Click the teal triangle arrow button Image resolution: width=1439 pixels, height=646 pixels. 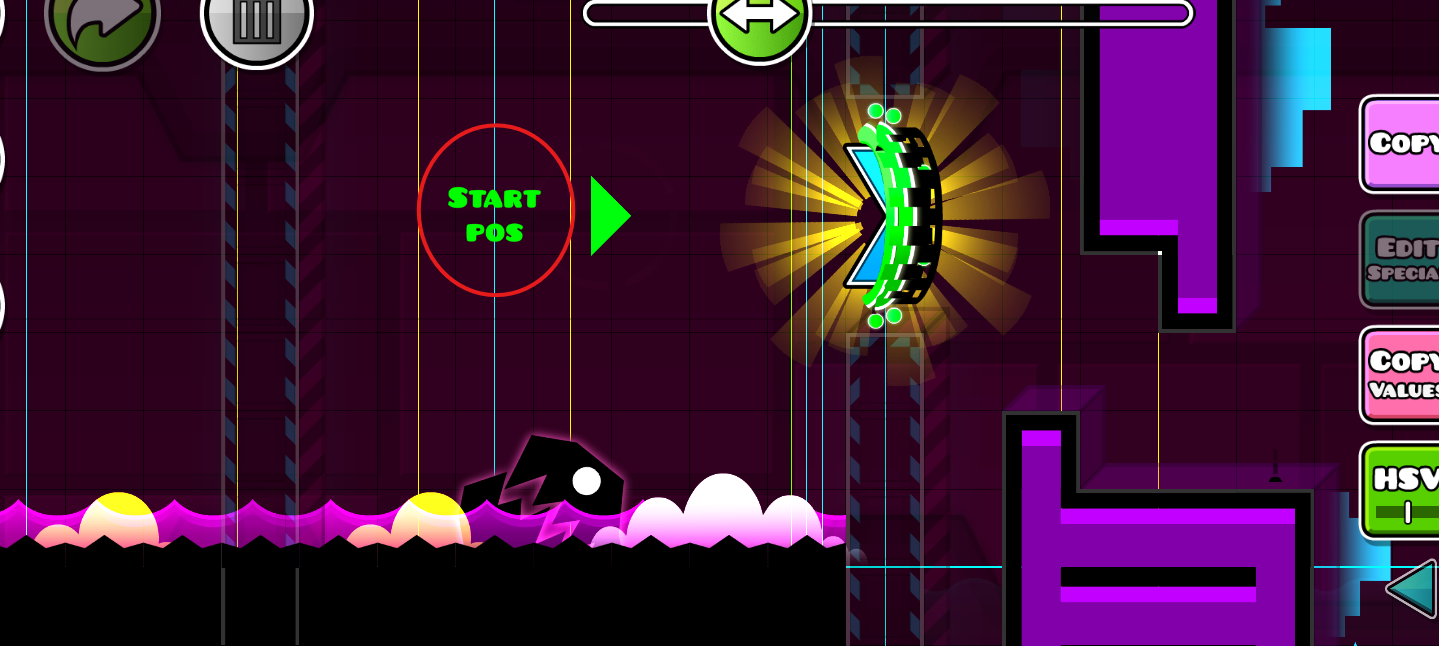(1412, 589)
